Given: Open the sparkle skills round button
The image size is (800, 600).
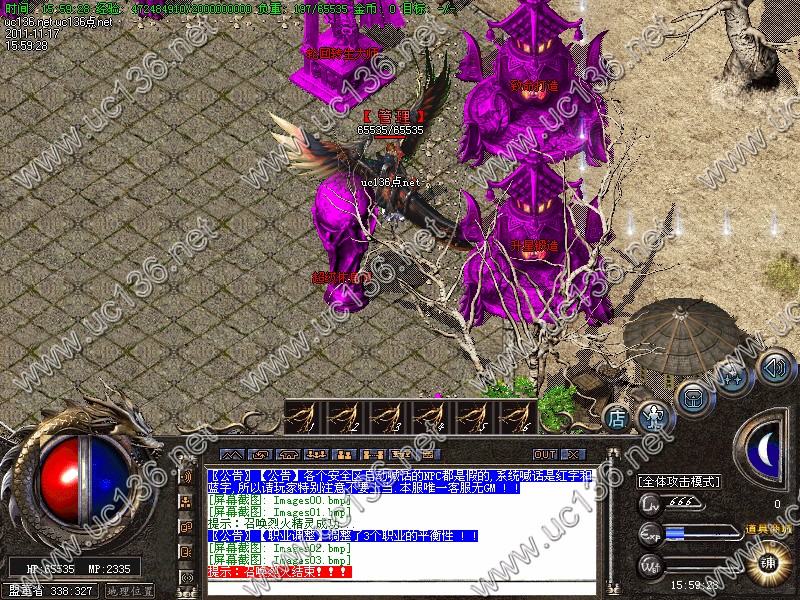Looking at the screenshot, I should (x=731, y=376).
